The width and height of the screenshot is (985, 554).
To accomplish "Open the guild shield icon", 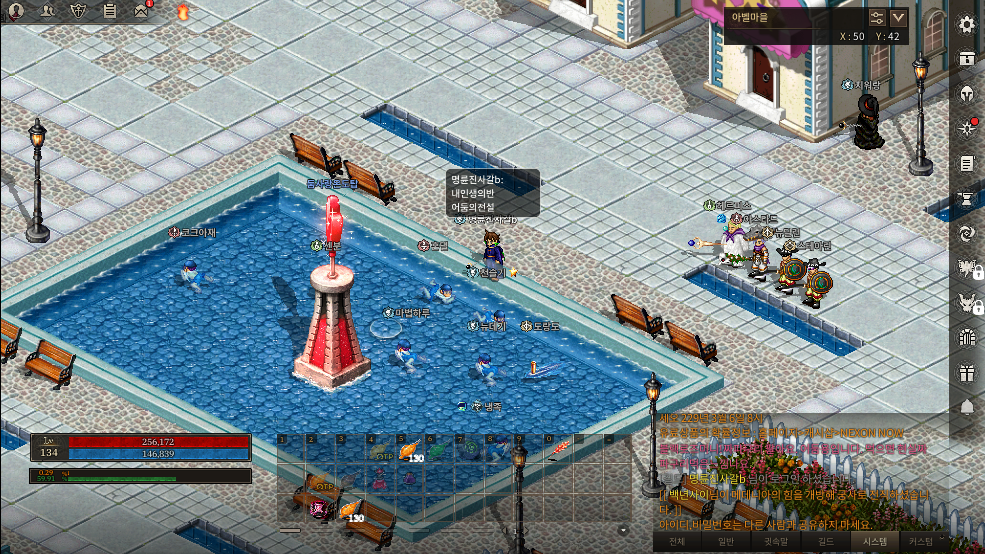I will pos(79,12).
